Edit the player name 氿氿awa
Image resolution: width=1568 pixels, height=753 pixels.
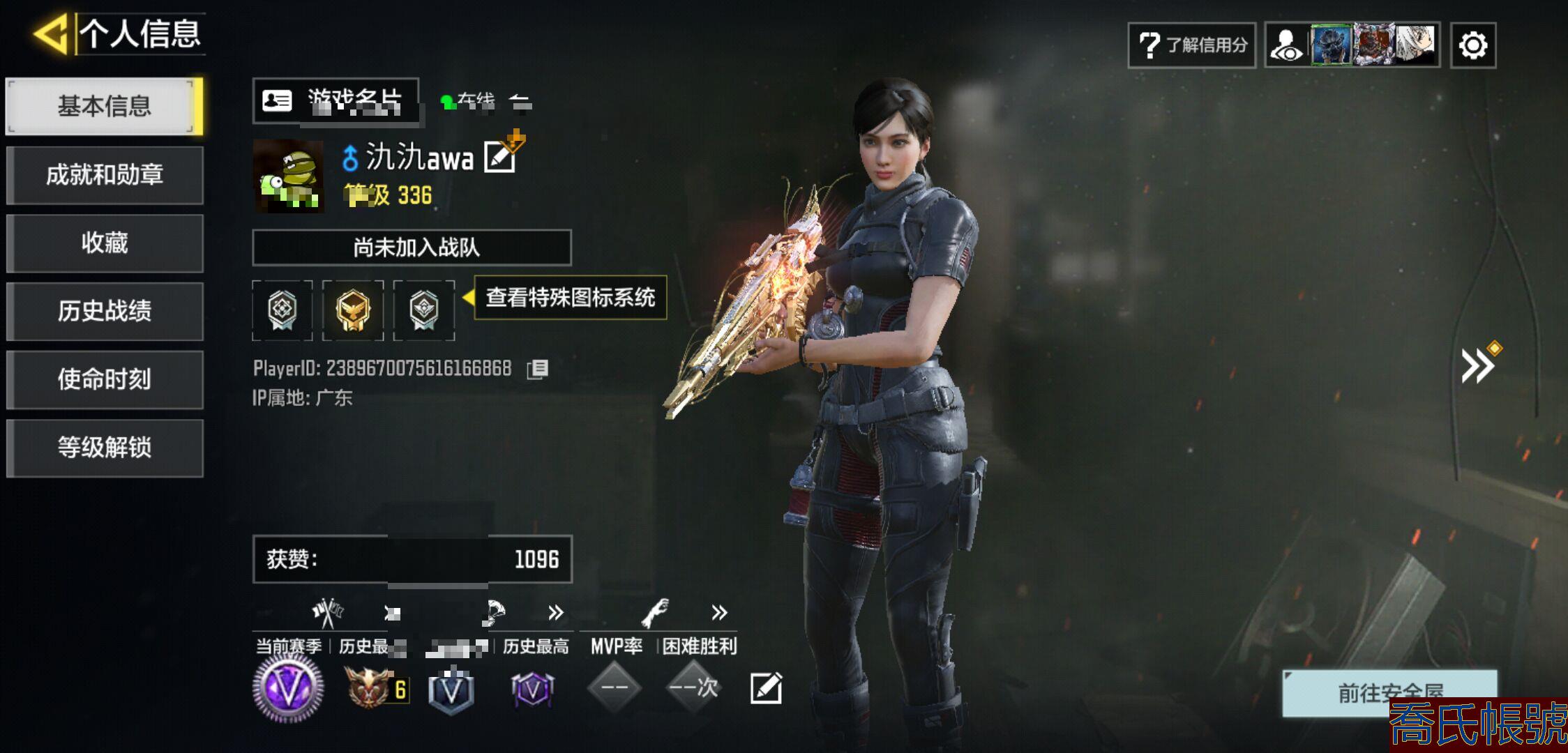click(x=501, y=156)
